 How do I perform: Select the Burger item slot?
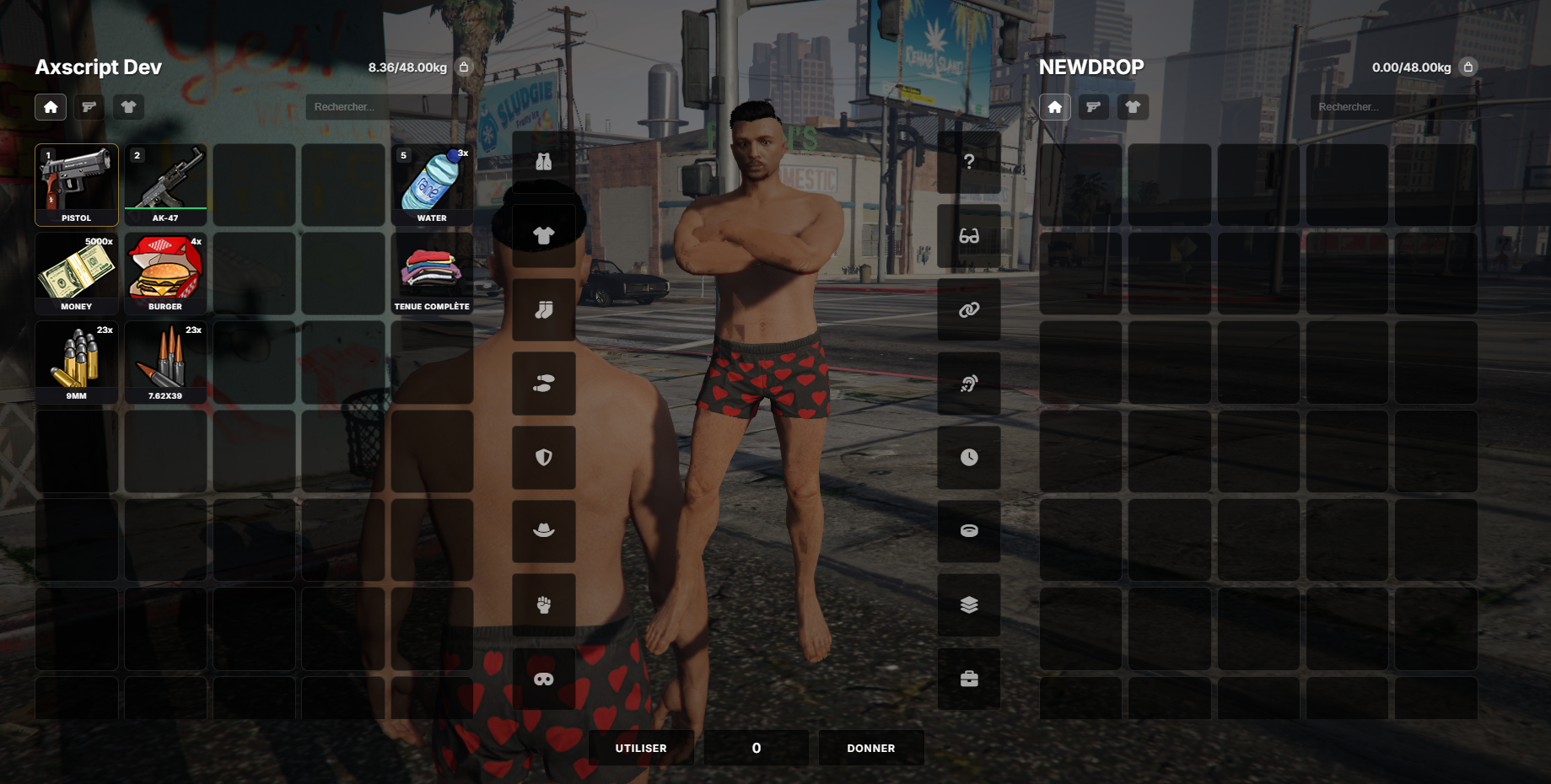click(165, 273)
